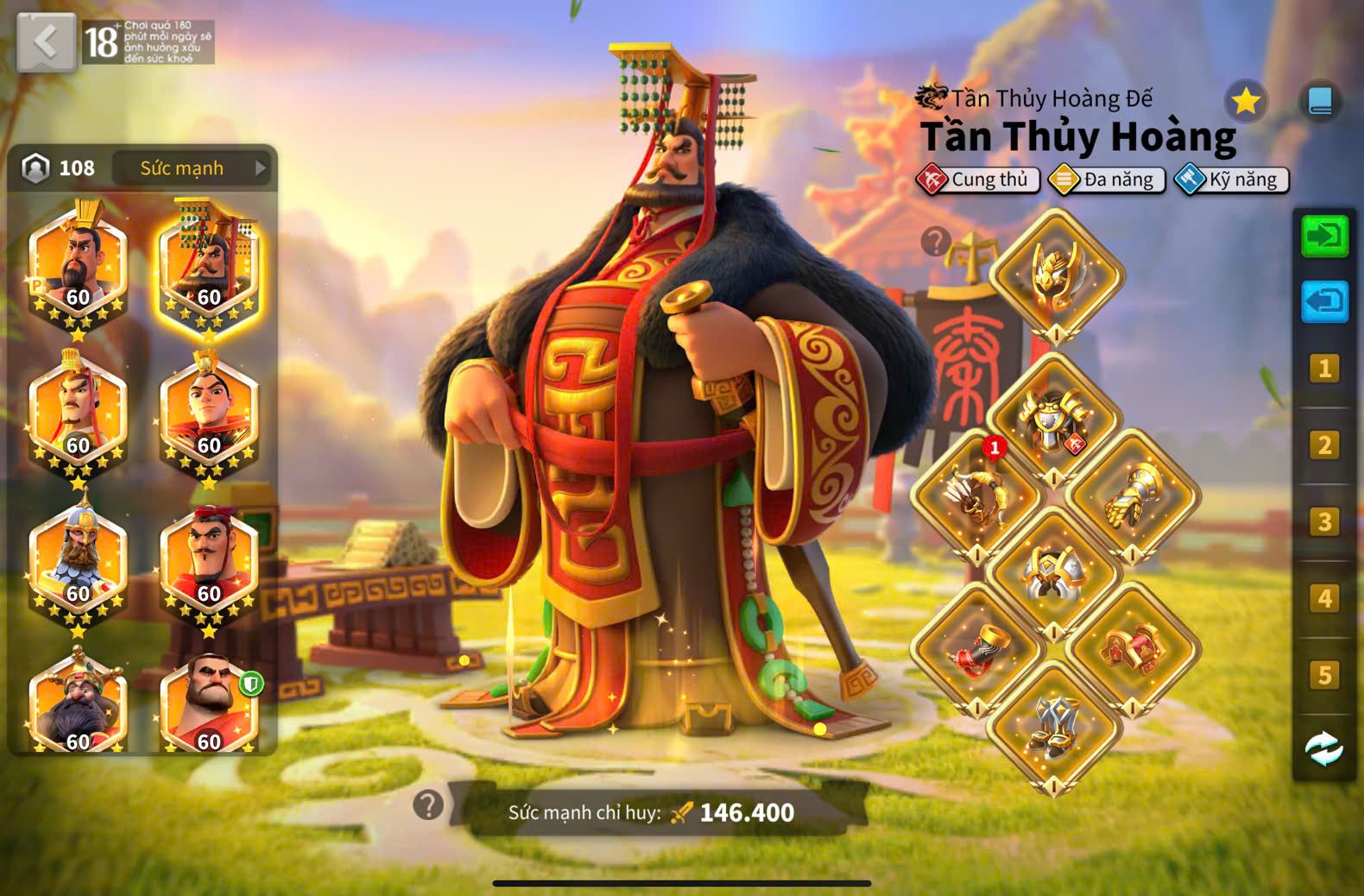
Task: Switch to equipment preset 3
Action: coord(1324,522)
